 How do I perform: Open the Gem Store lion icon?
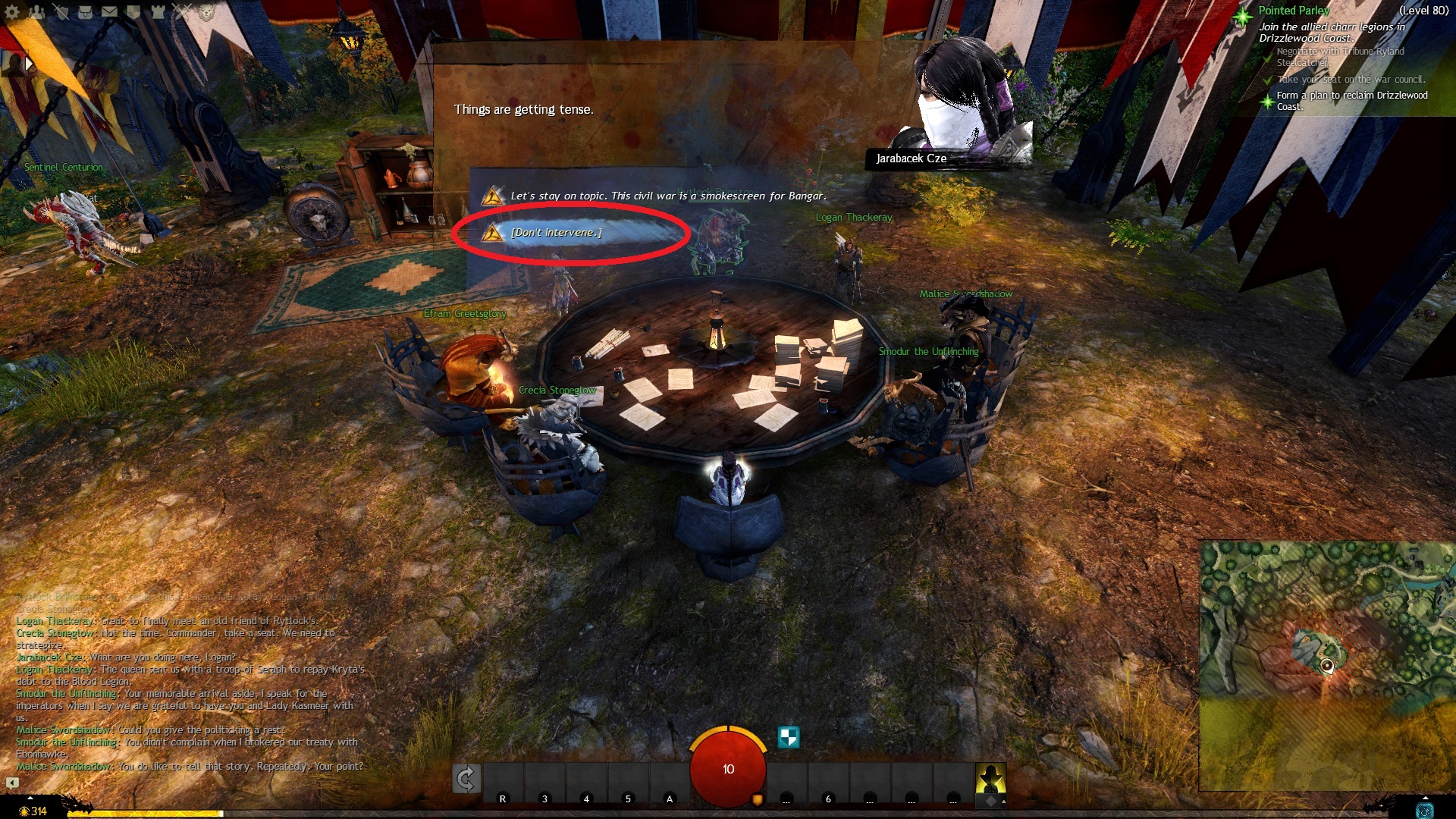[206, 11]
